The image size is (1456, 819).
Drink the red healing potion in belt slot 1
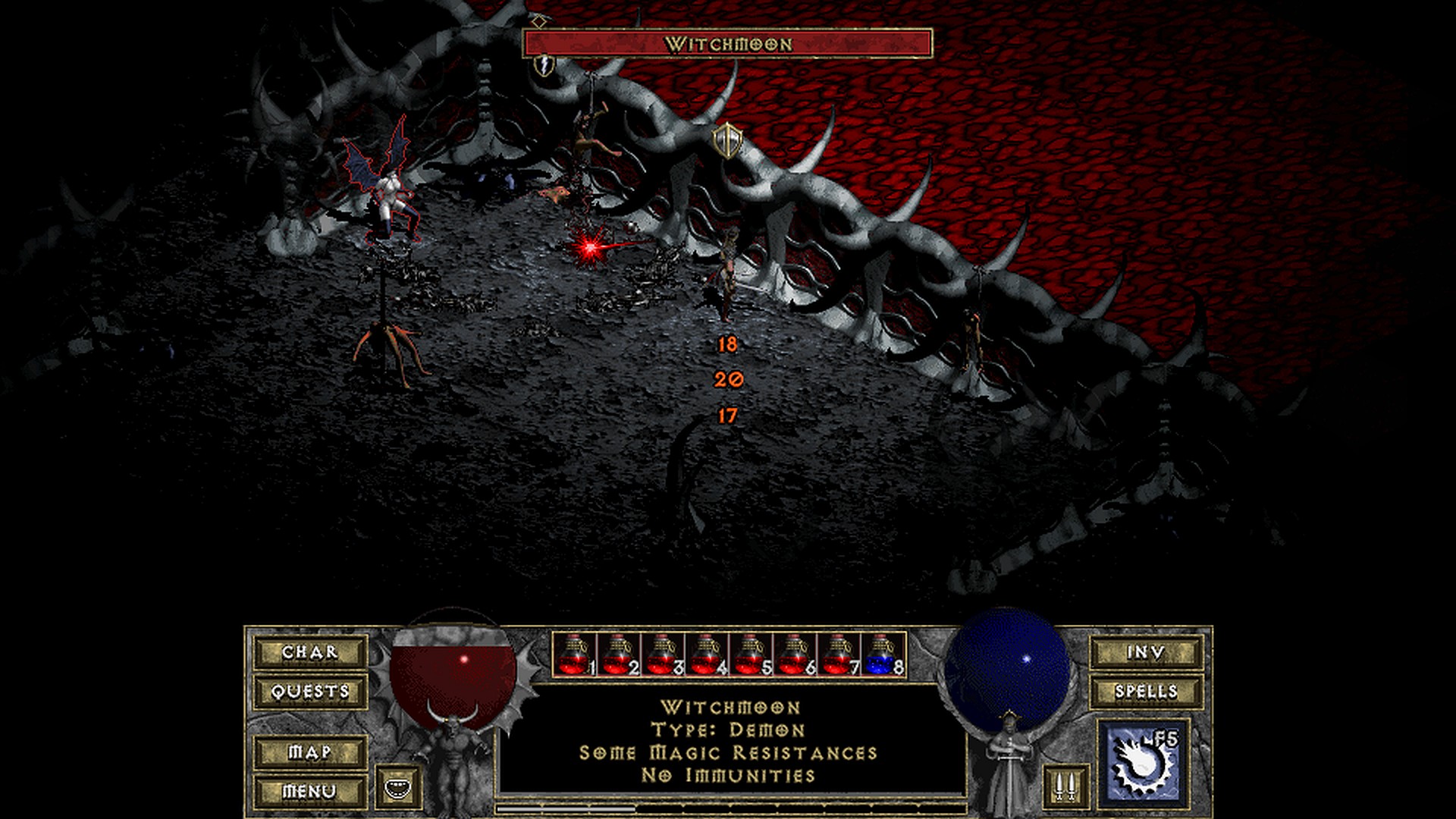574,654
